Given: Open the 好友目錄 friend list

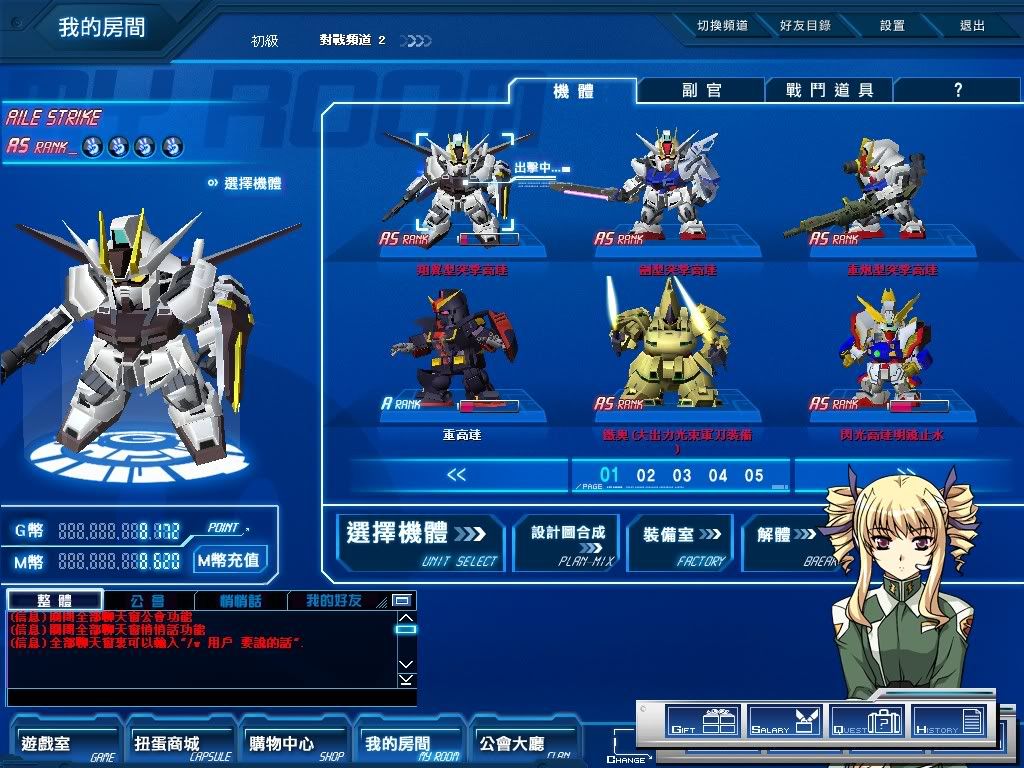Looking at the screenshot, I should tap(805, 26).
